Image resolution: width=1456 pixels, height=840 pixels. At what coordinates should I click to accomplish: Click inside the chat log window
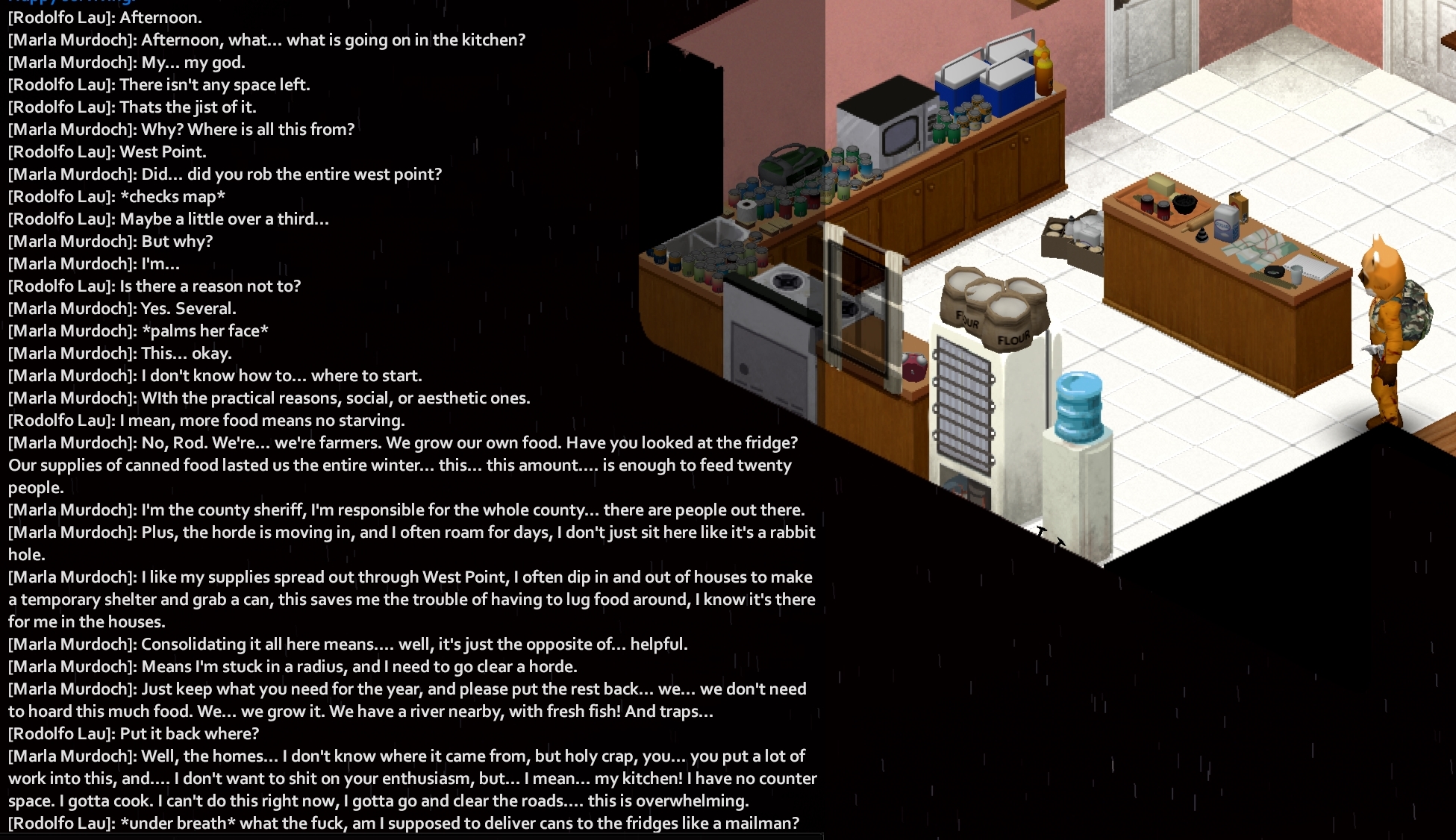pos(410,418)
